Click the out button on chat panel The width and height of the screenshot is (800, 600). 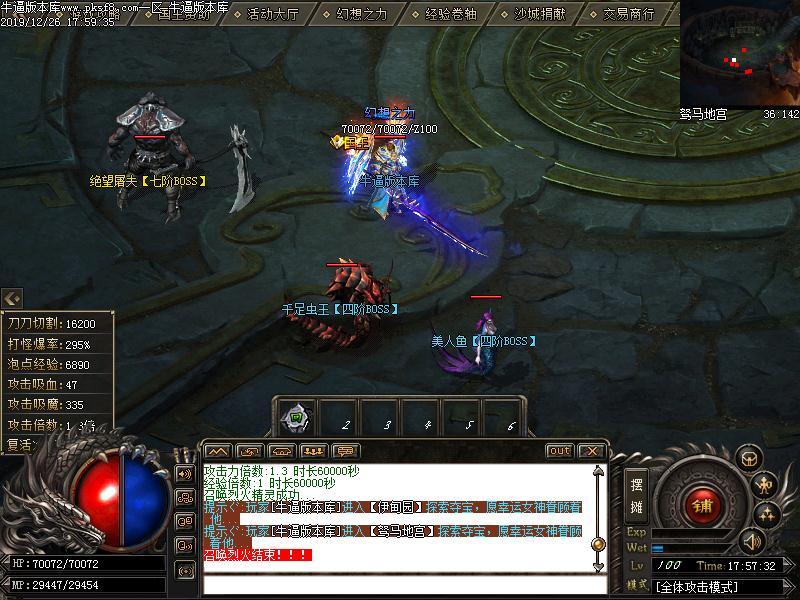559,451
